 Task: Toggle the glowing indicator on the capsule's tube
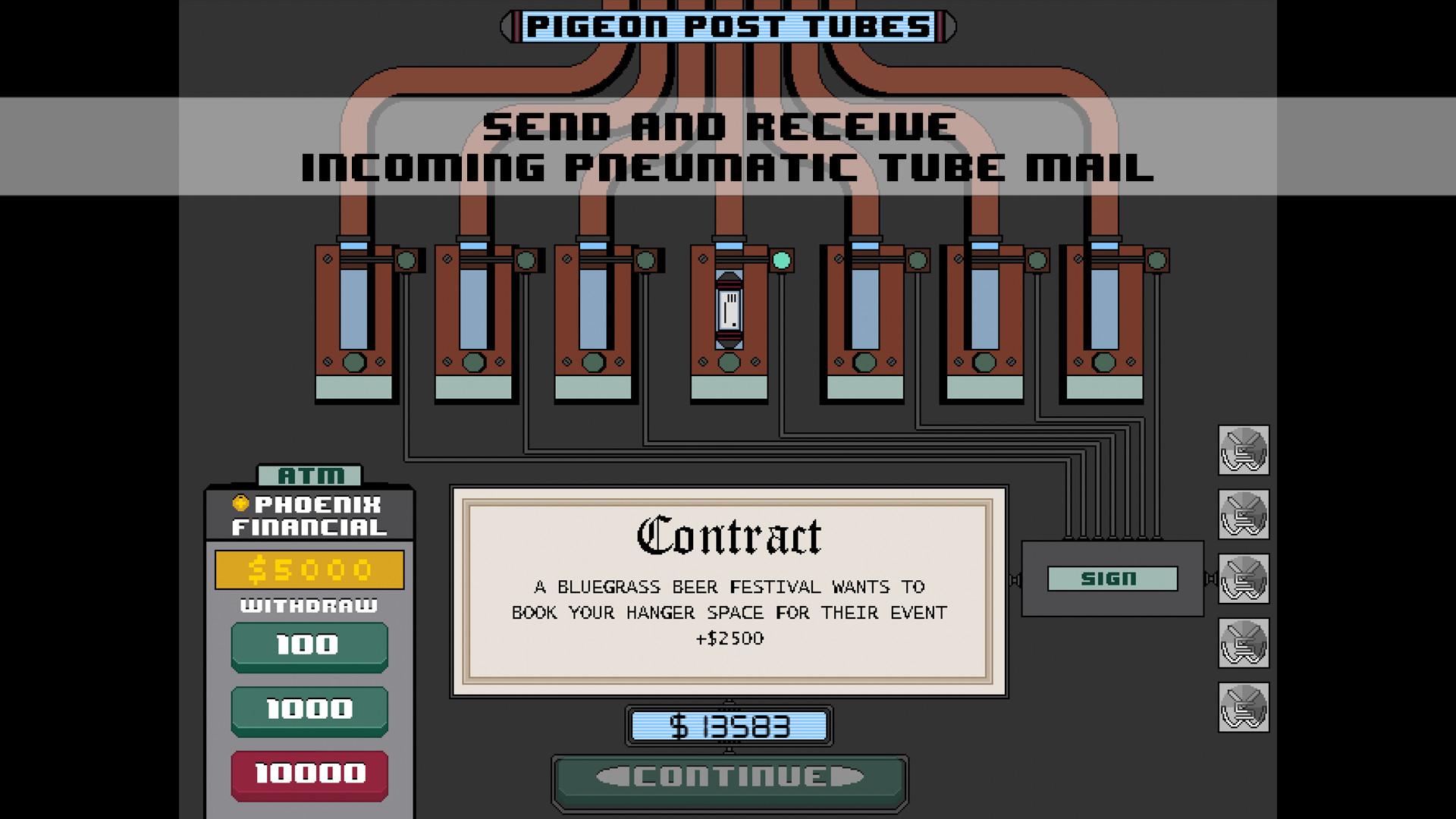(x=780, y=261)
